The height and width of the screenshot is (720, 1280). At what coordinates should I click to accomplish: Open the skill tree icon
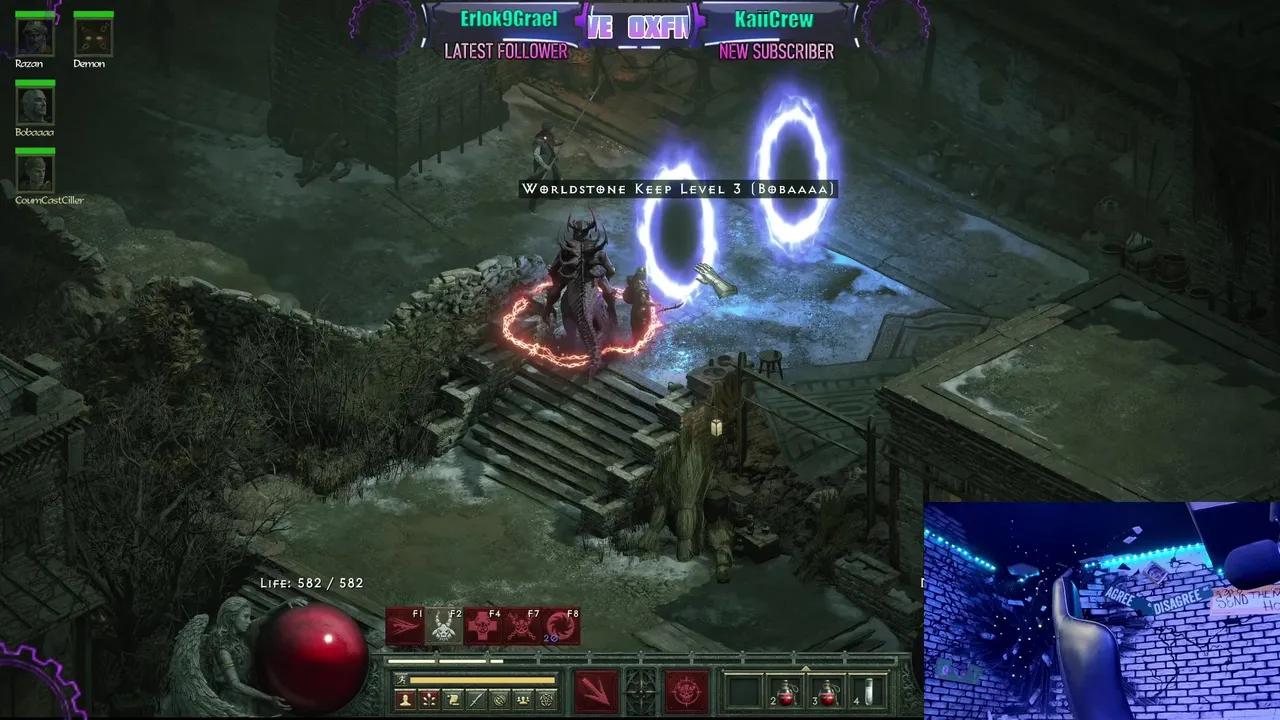tap(429, 699)
